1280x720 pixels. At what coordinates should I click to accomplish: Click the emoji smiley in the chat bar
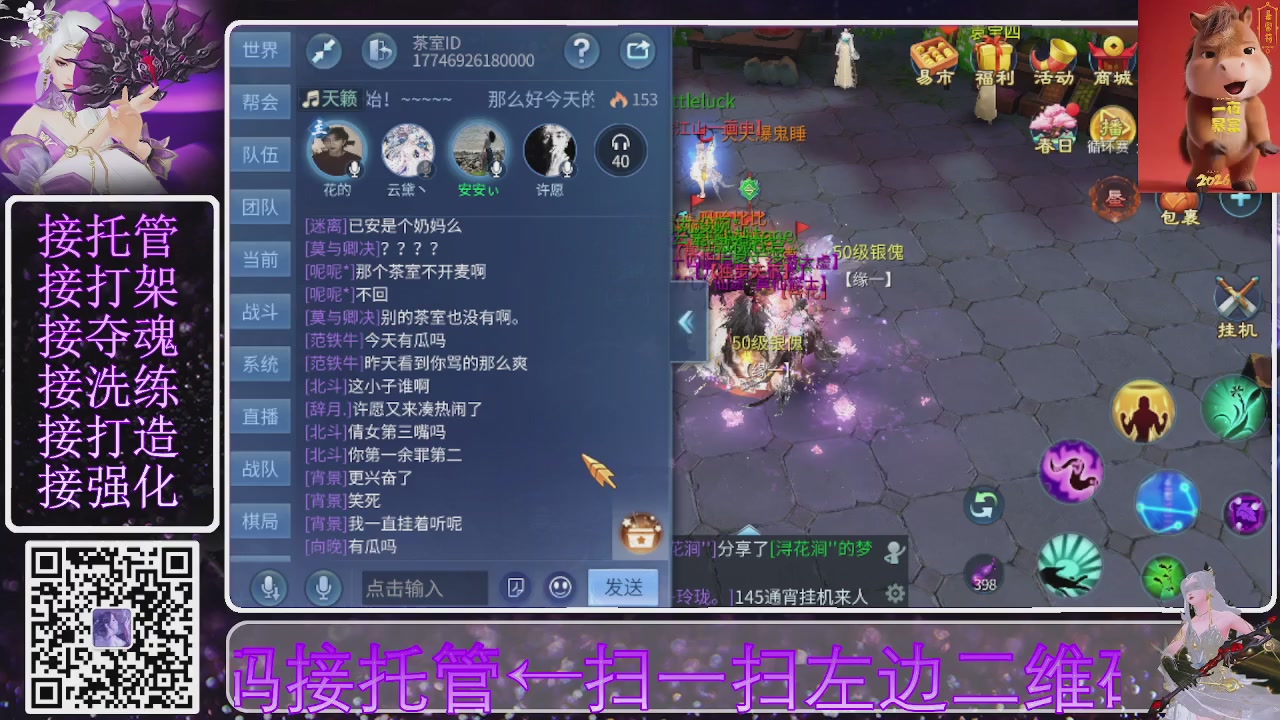[560, 588]
